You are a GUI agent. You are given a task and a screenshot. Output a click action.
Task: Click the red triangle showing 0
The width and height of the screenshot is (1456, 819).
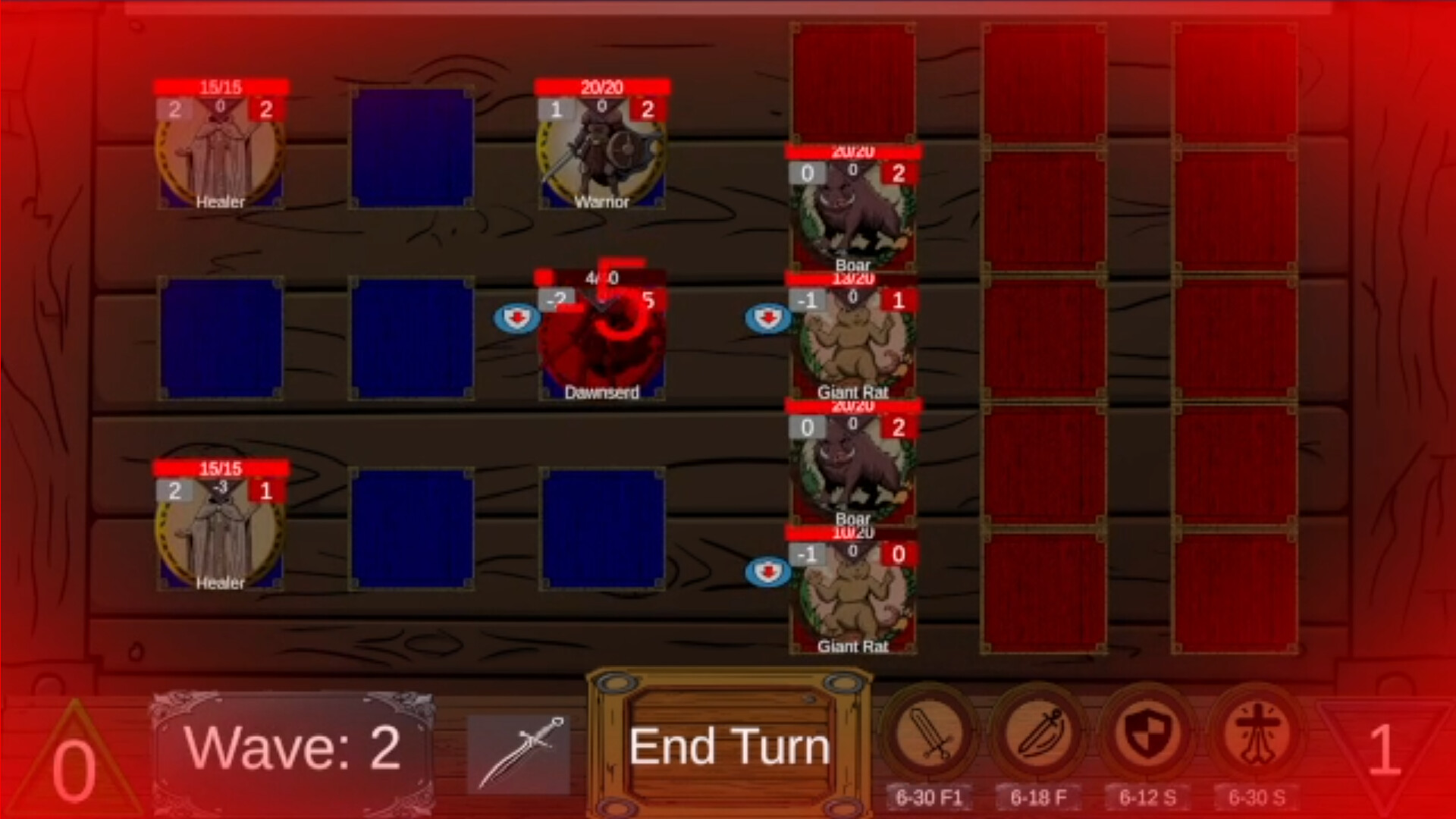(72, 758)
